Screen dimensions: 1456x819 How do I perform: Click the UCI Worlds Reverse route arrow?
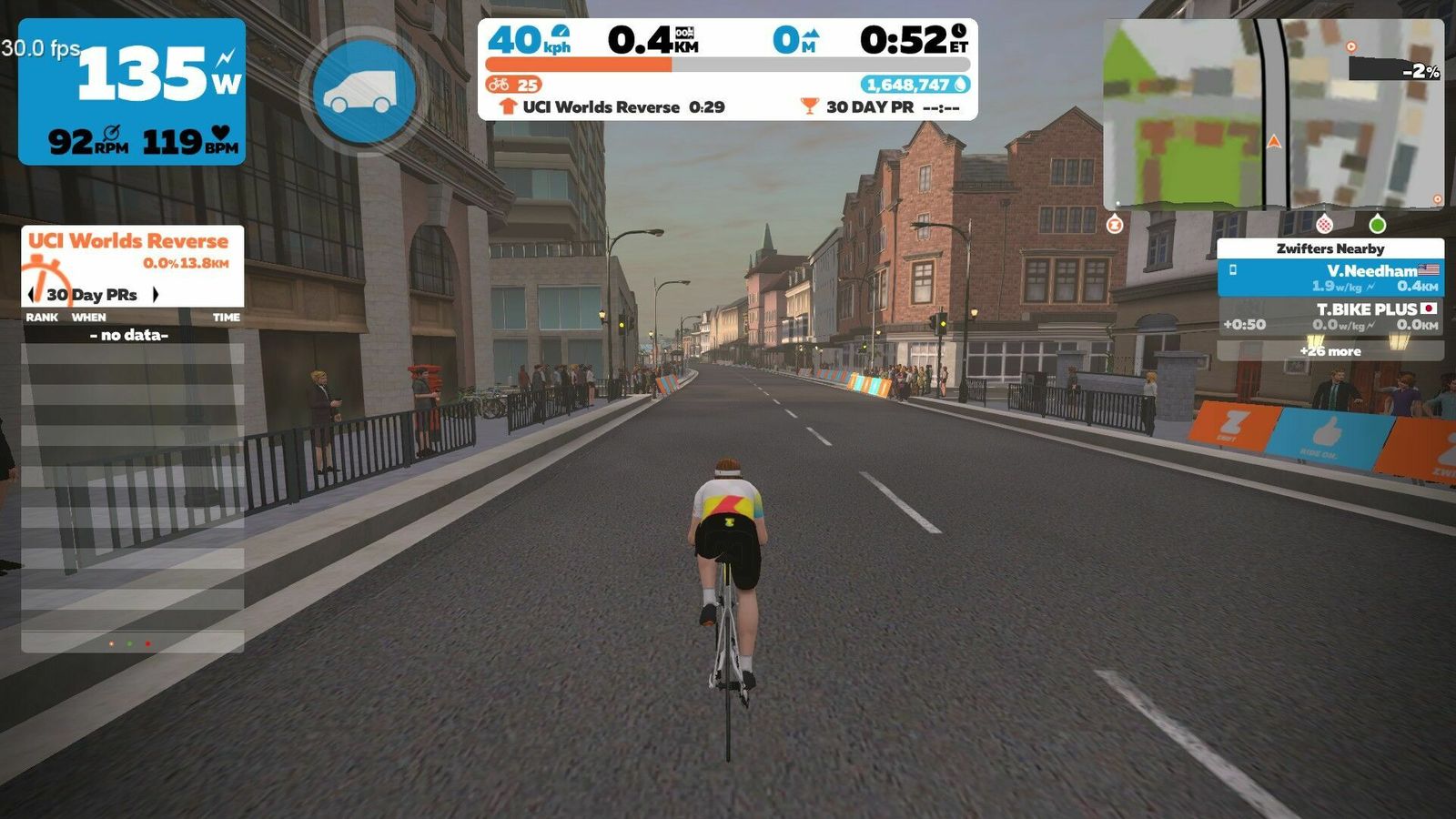click(x=509, y=106)
